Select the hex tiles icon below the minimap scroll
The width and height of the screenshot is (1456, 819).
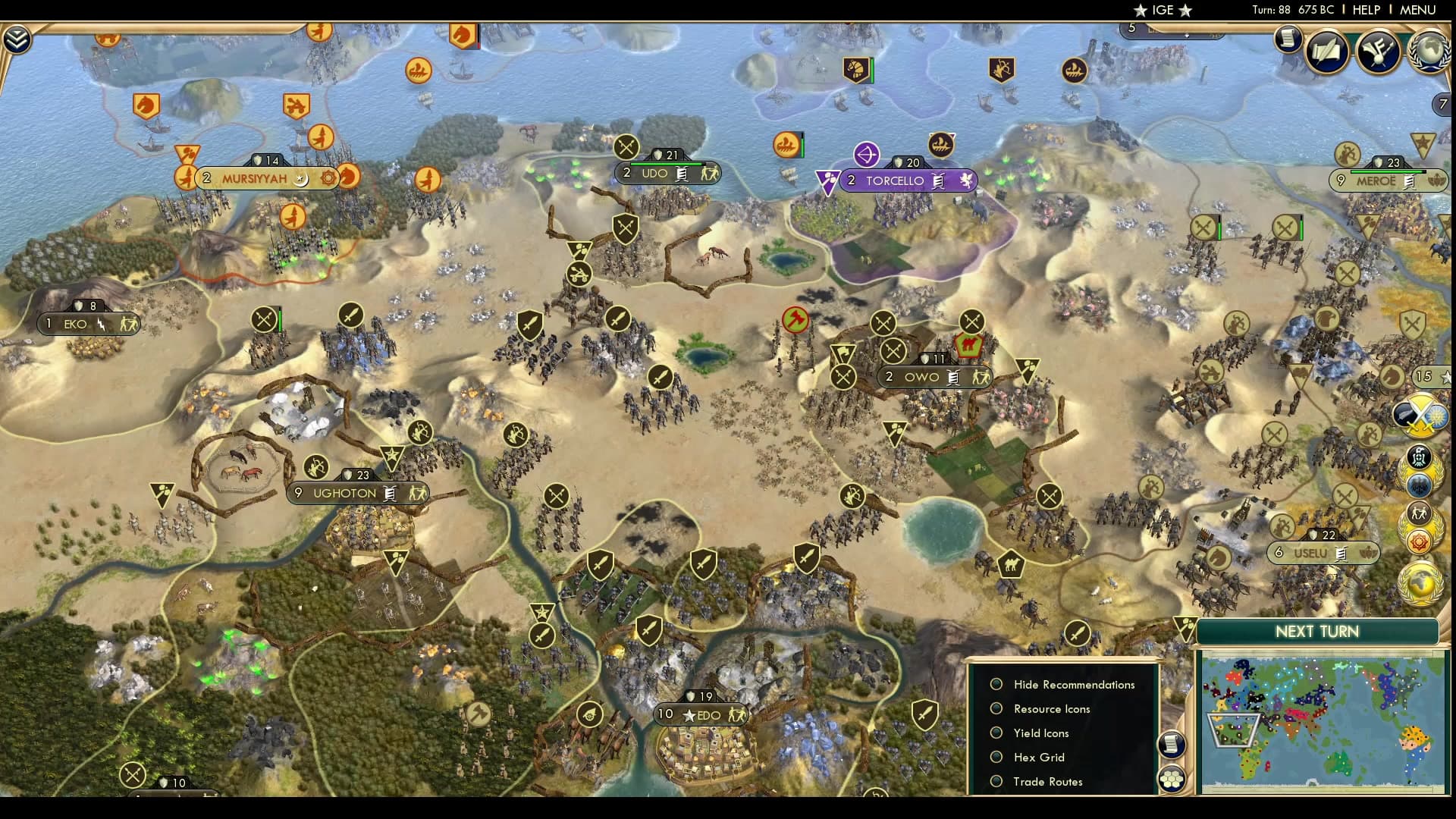[1173, 778]
